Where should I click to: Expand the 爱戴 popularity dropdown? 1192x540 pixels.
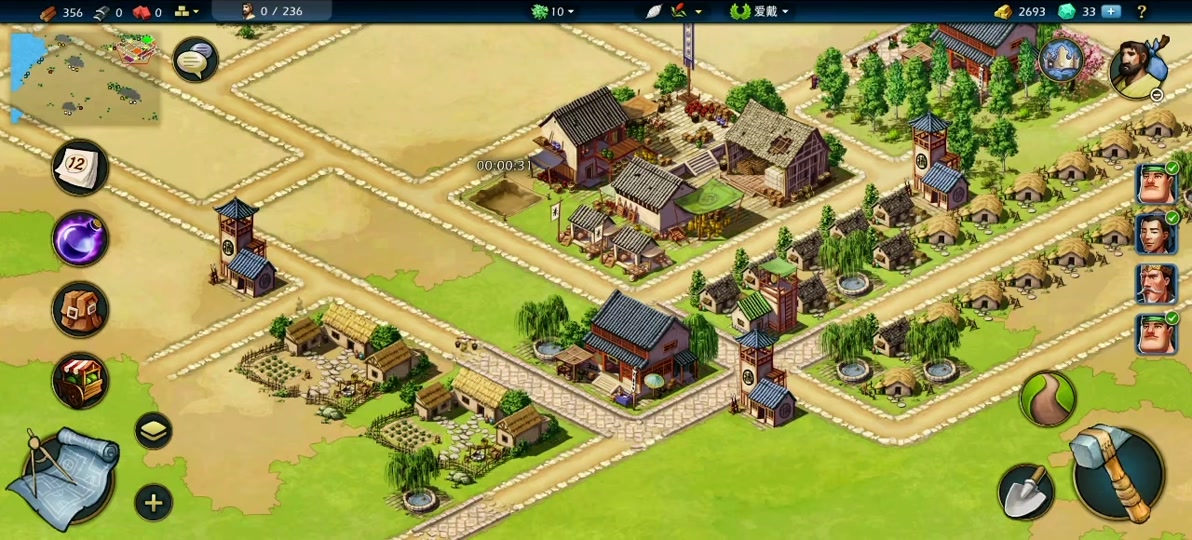(760, 12)
